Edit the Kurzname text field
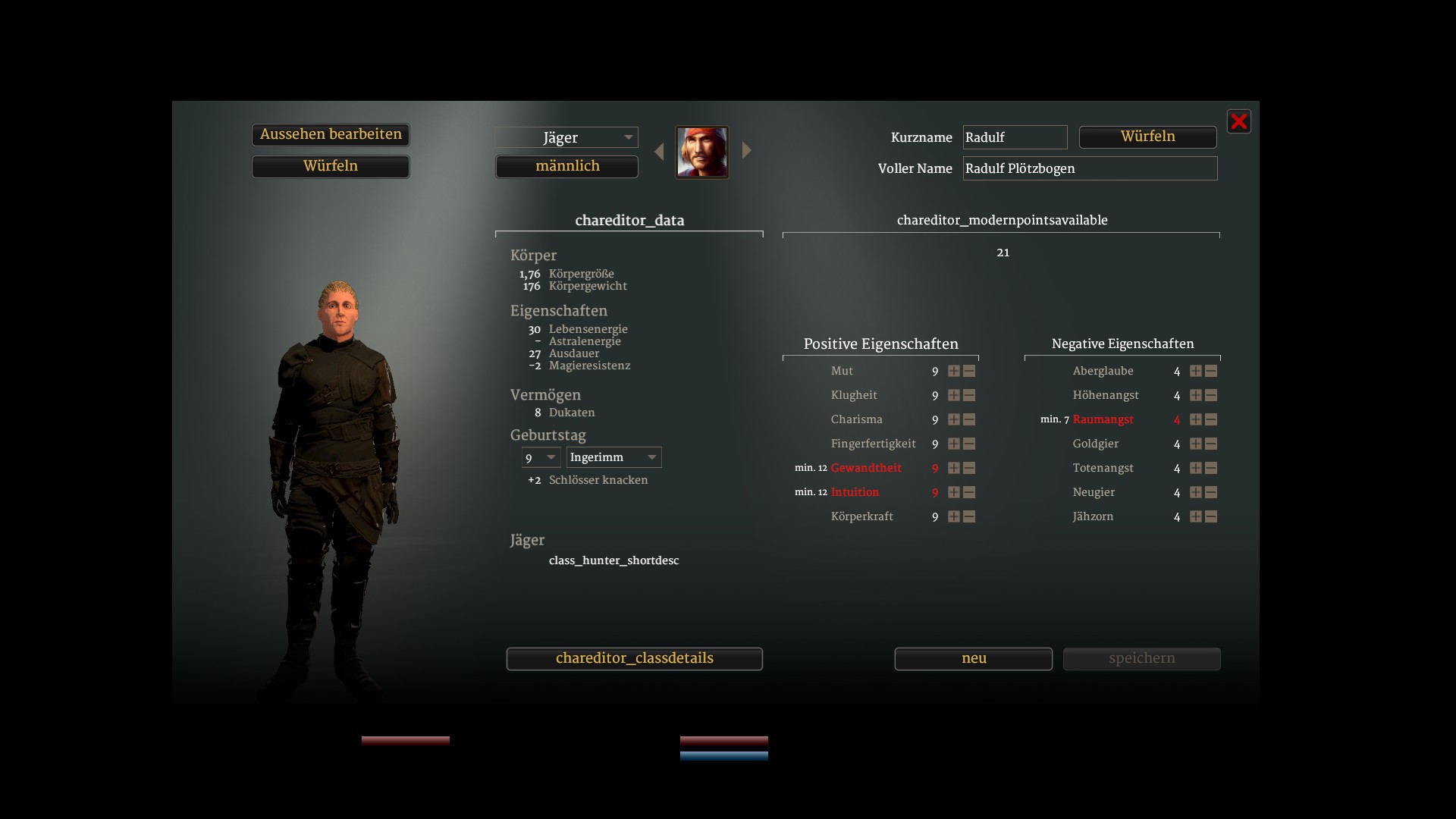The width and height of the screenshot is (1456, 819). (x=1015, y=137)
